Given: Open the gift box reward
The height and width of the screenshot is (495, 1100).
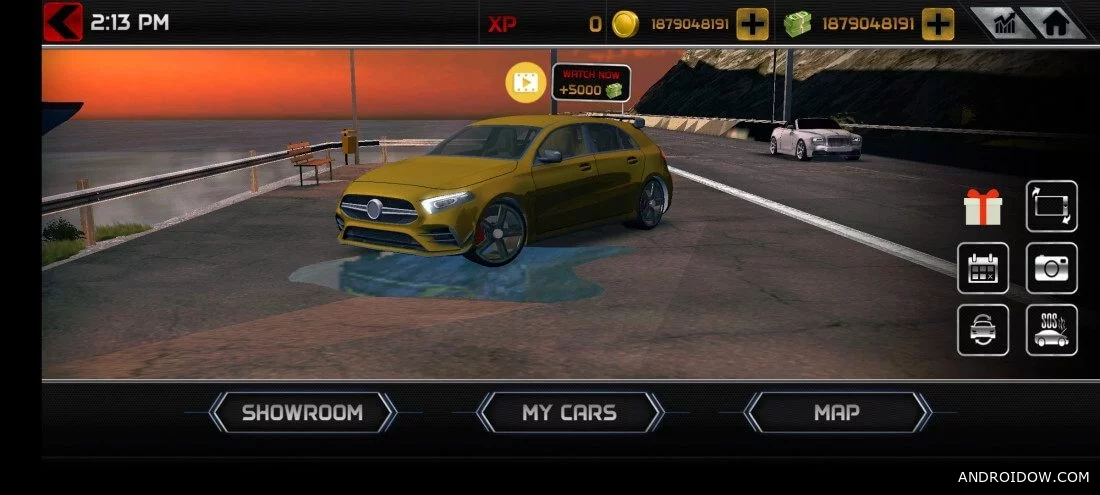Looking at the screenshot, I should click(982, 207).
